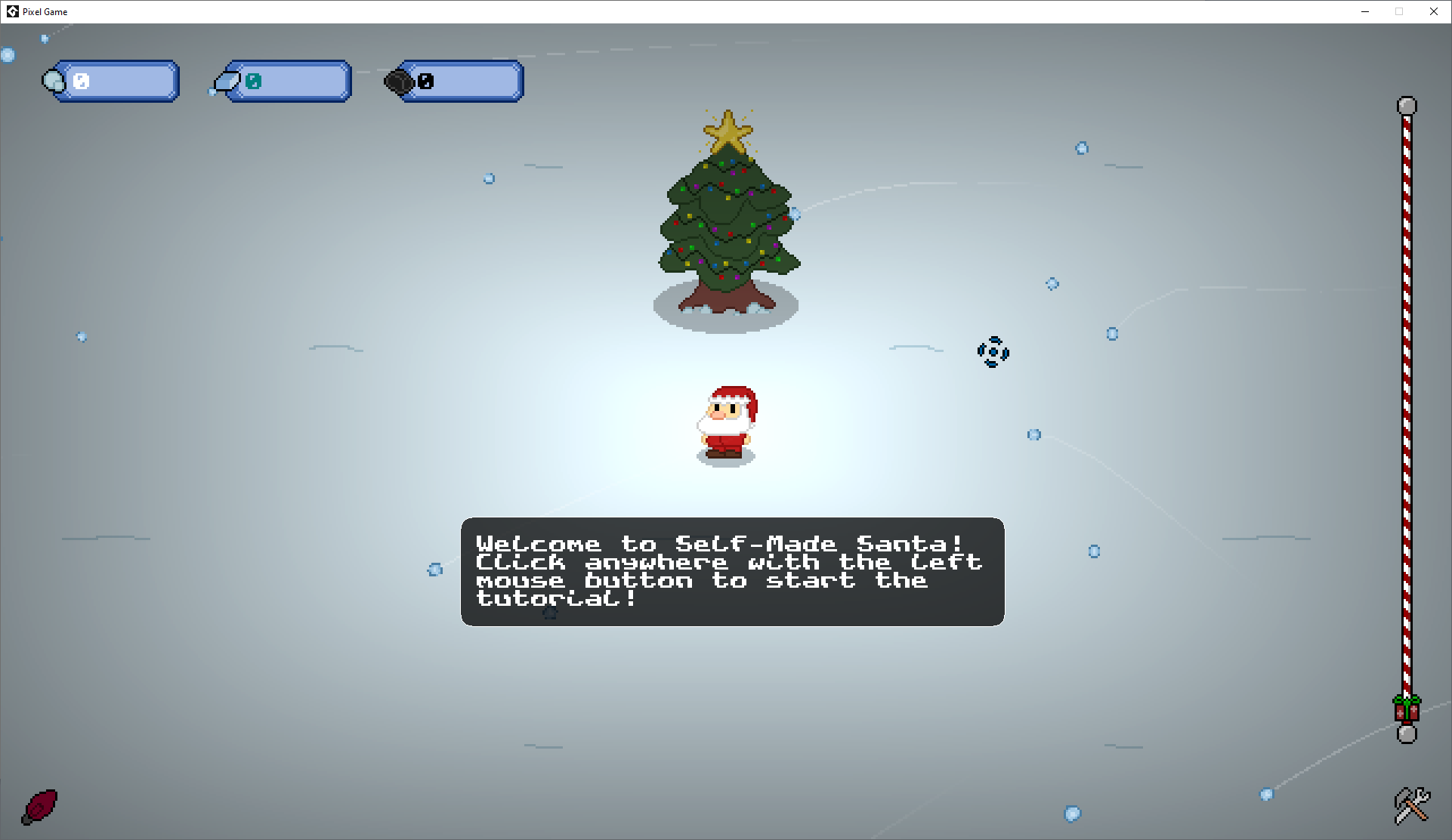The height and width of the screenshot is (840, 1452).
Task: Click the Christmas tree with ornaments
Action: 727,227
